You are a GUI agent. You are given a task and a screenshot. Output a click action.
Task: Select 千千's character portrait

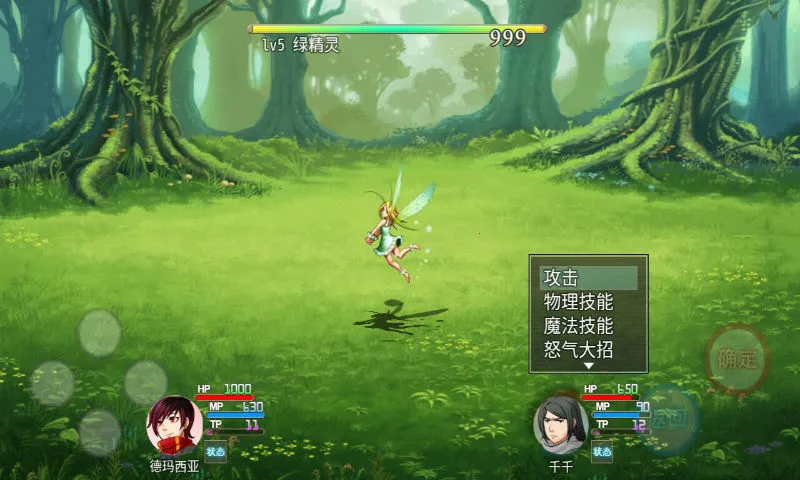click(561, 426)
